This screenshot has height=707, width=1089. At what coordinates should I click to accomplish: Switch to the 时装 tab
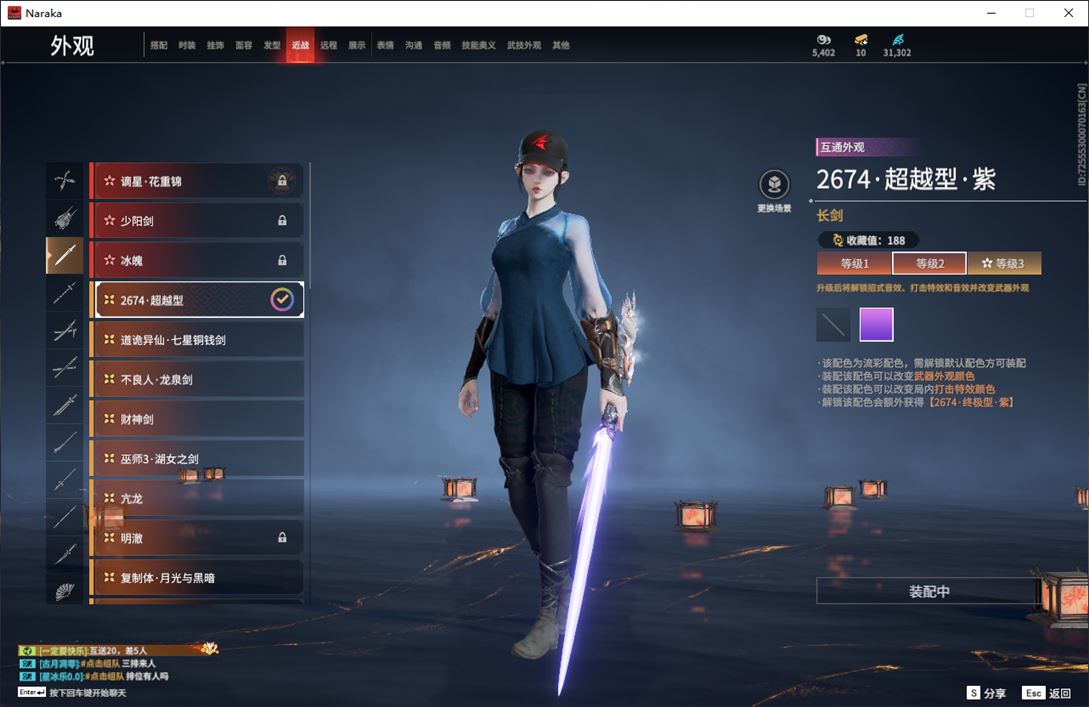pos(187,45)
